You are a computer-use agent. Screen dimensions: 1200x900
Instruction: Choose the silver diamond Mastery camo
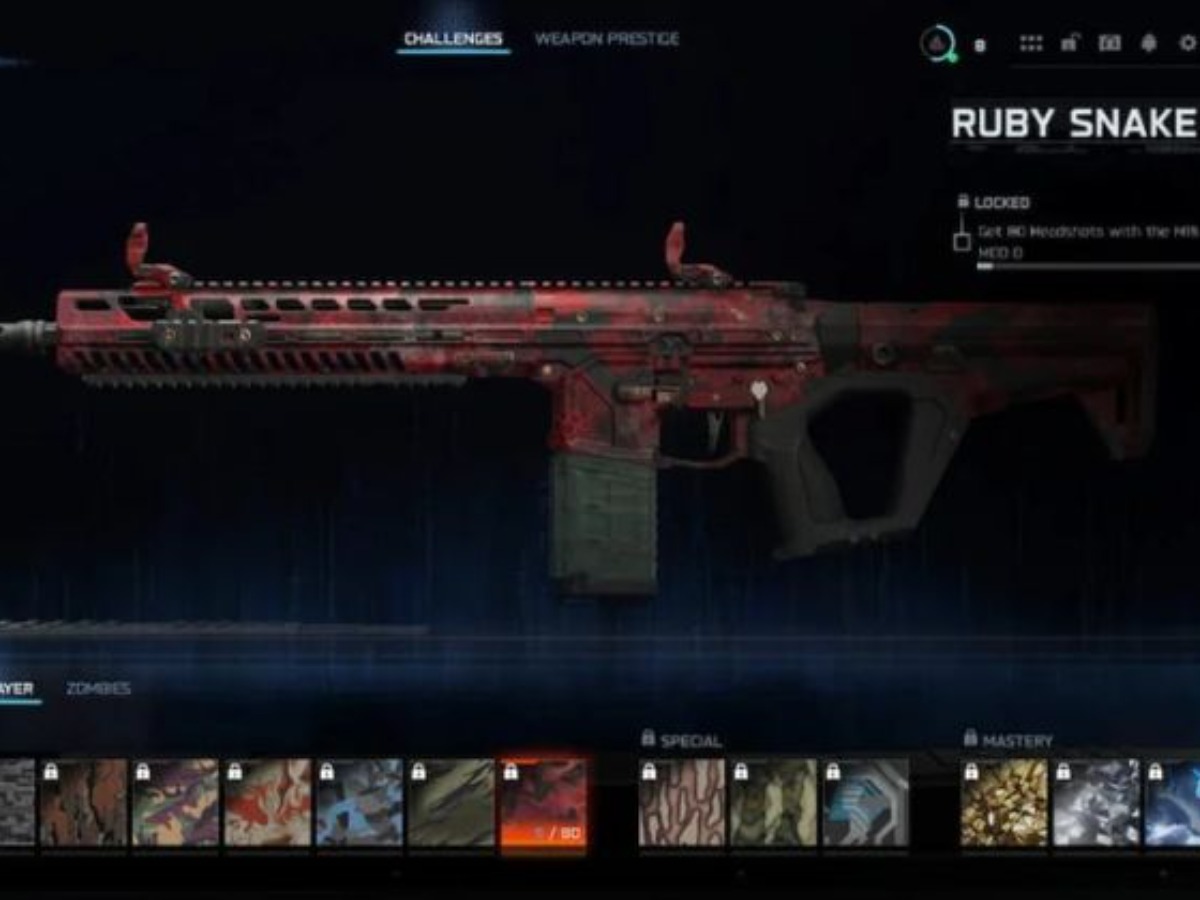(x=1096, y=803)
